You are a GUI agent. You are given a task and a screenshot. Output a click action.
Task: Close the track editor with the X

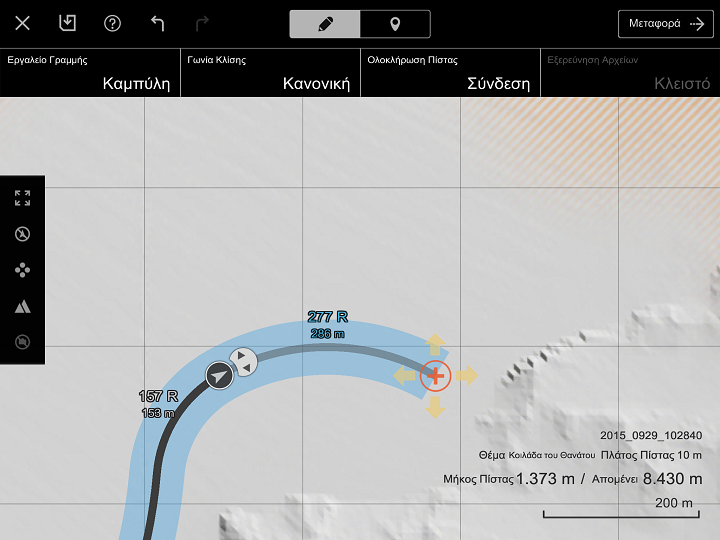click(x=22, y=24)
